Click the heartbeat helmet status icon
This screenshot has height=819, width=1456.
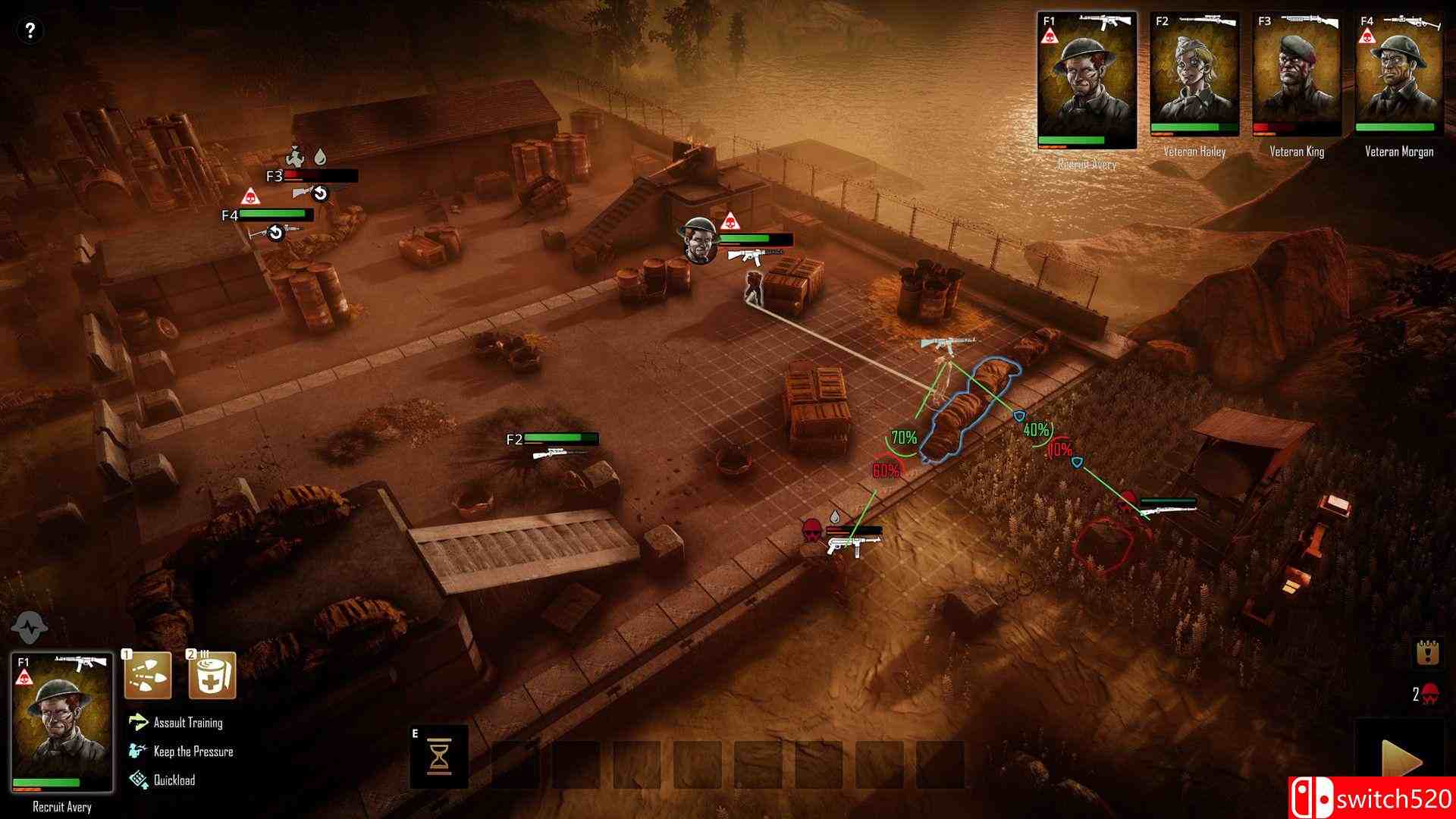point(30,627)
